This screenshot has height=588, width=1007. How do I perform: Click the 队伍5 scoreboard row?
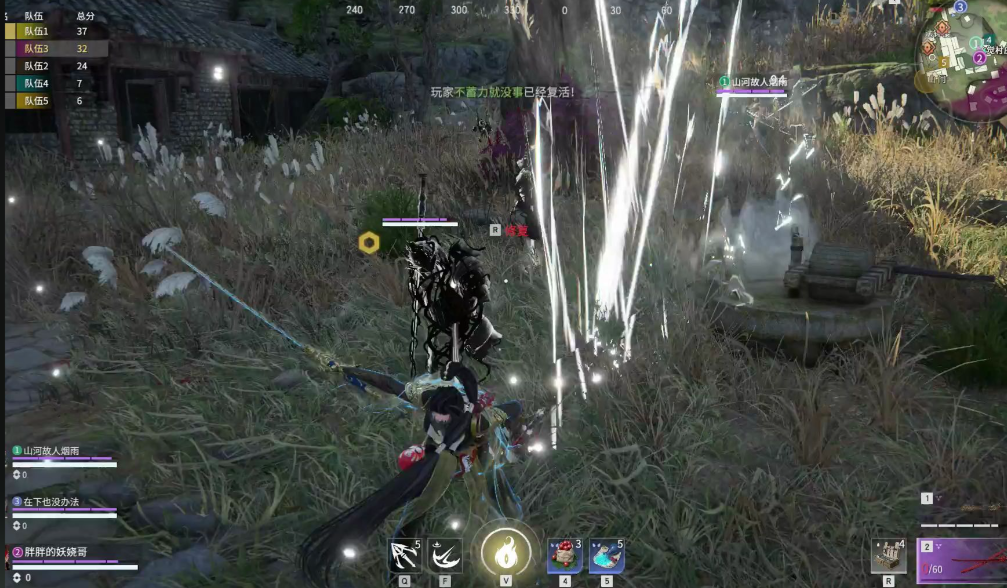point(50,100)
